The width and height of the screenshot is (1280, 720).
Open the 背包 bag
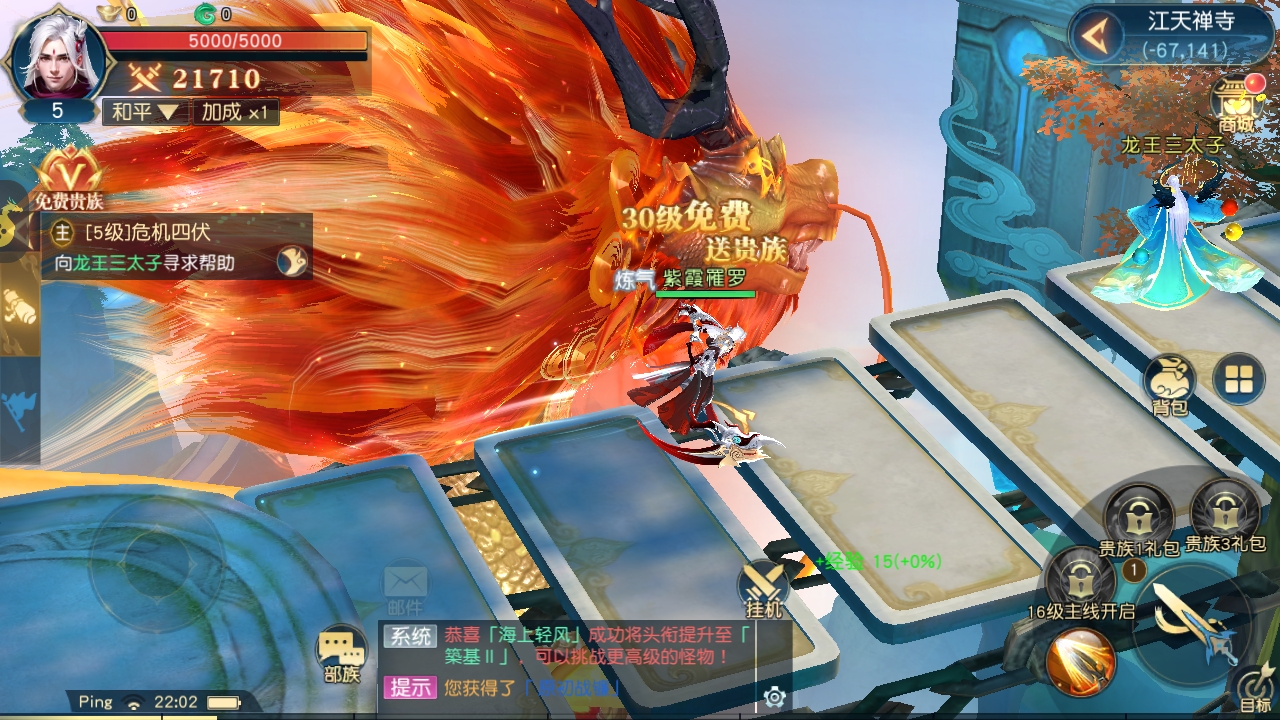coord(1169,381)
